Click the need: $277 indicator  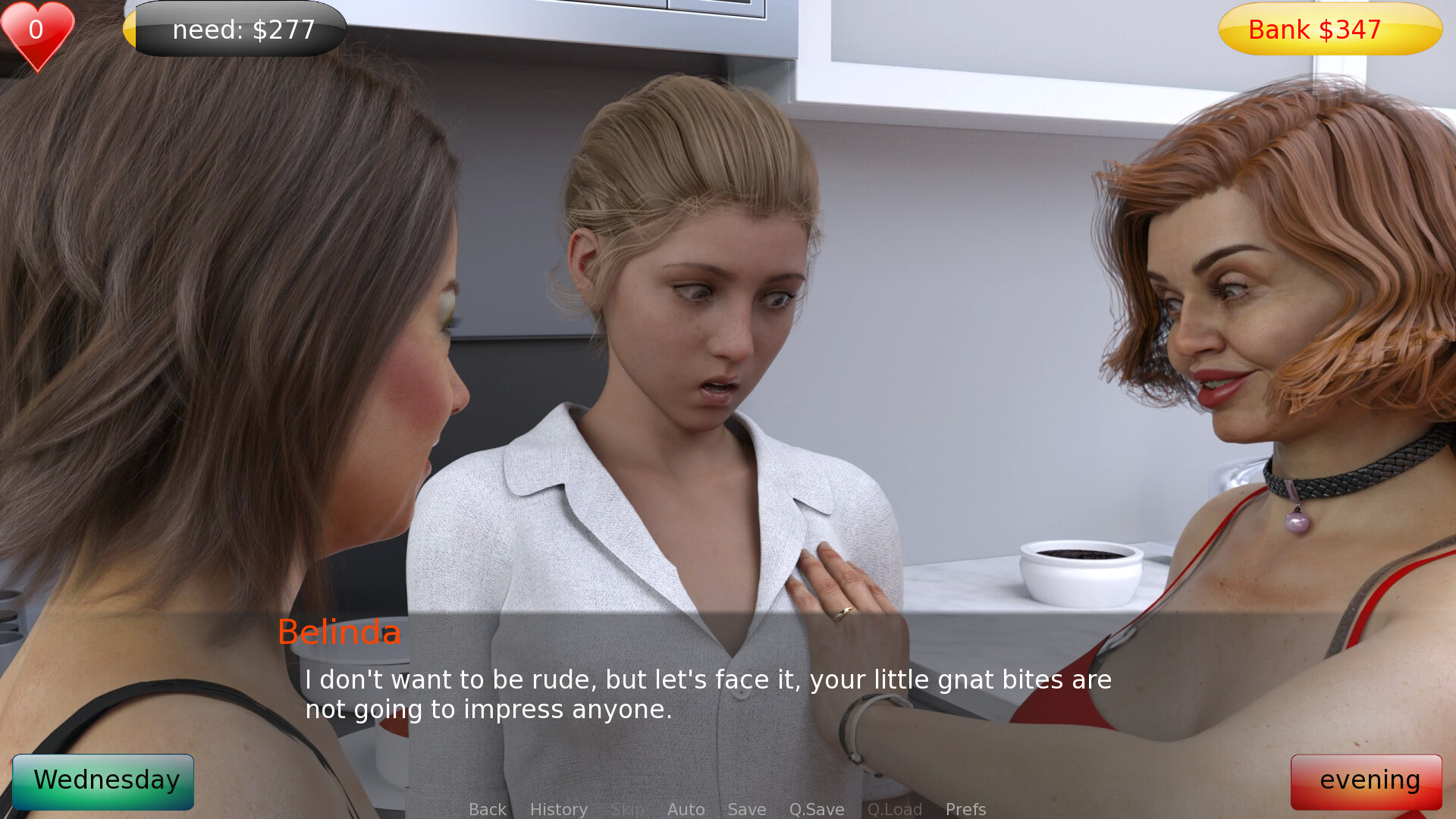click(235, 30)
